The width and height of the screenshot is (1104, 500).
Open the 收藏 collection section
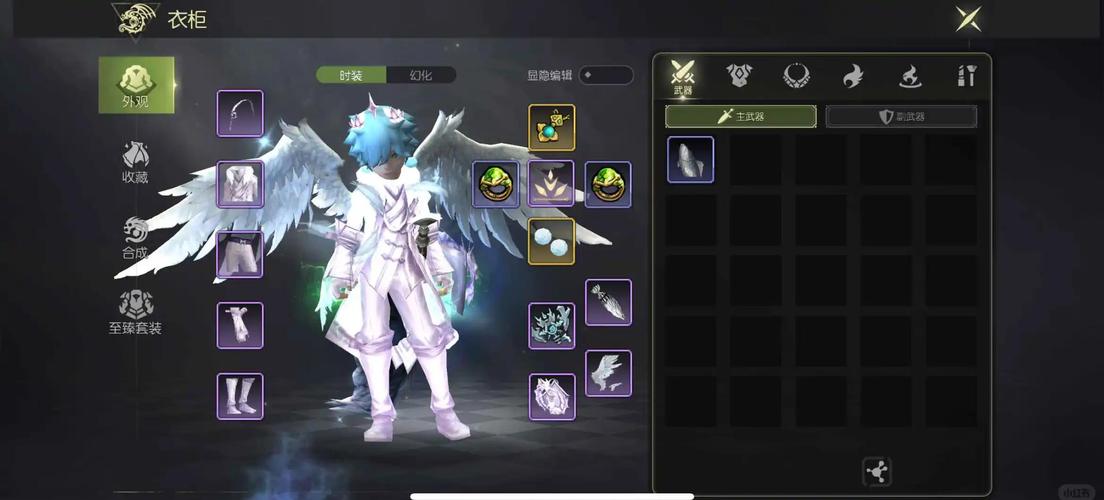(x=136, y=163)
